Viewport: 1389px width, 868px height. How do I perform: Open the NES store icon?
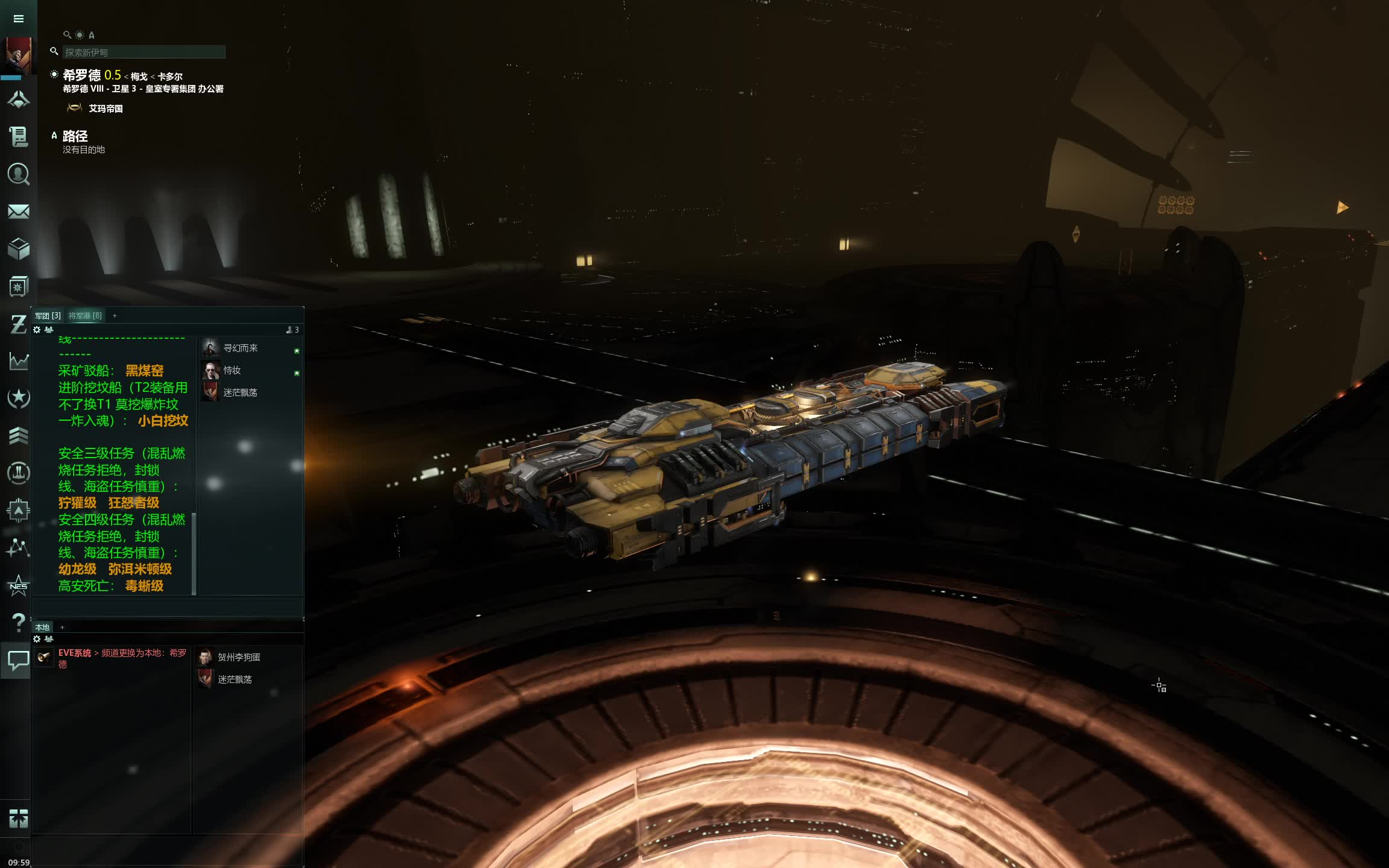[19, 585]
